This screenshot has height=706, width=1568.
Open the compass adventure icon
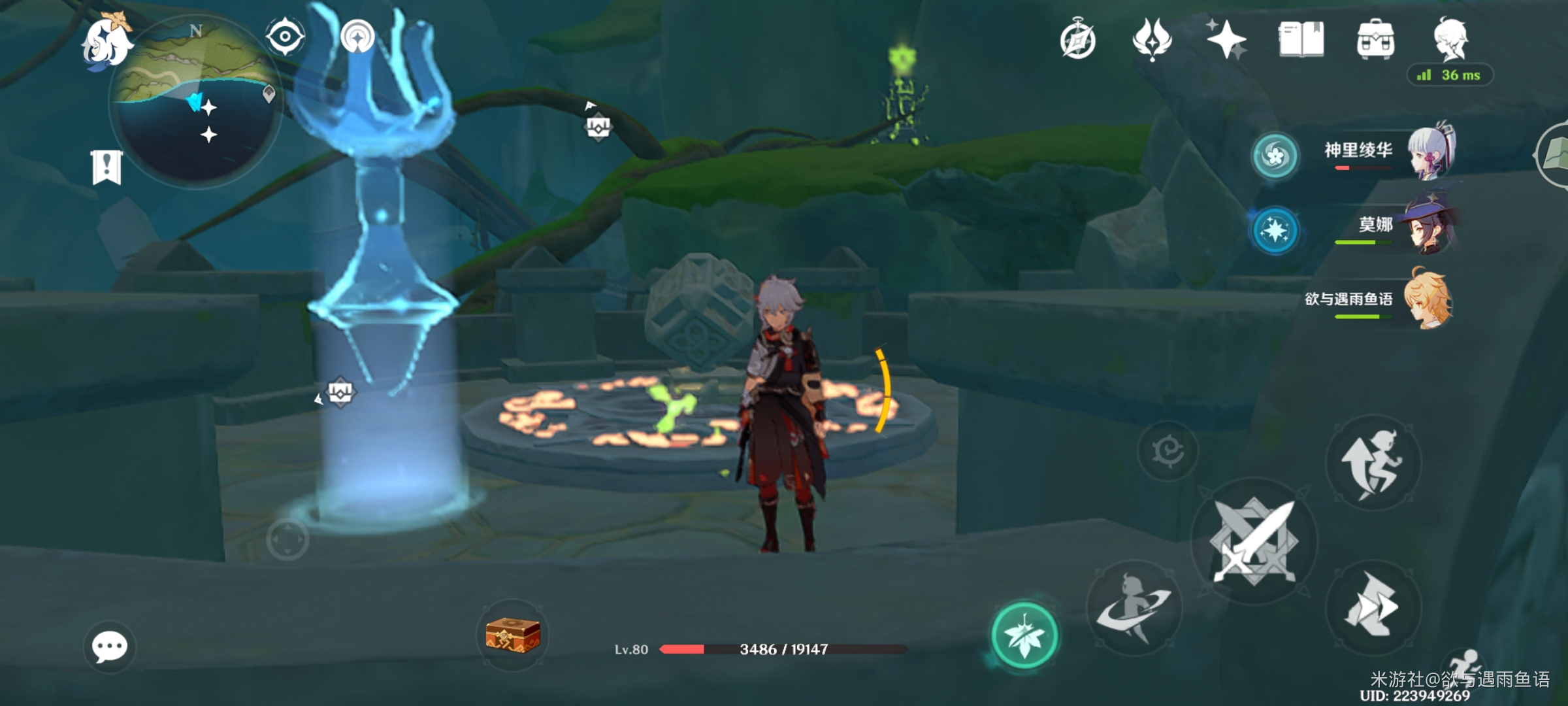pyautogui.click(x=1077, y=41)
